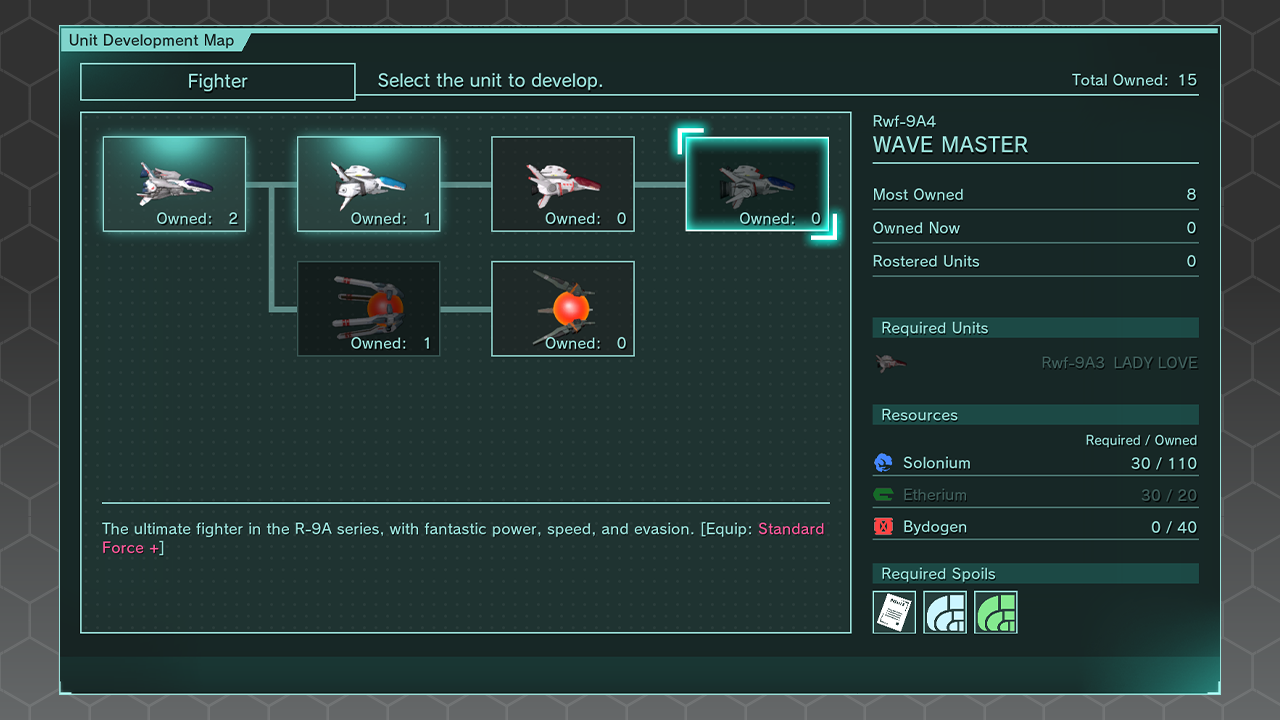The height and width of the screenshot is (720, 1280).
Task: Click the Solonium resource row
Action: point(1035,463)
